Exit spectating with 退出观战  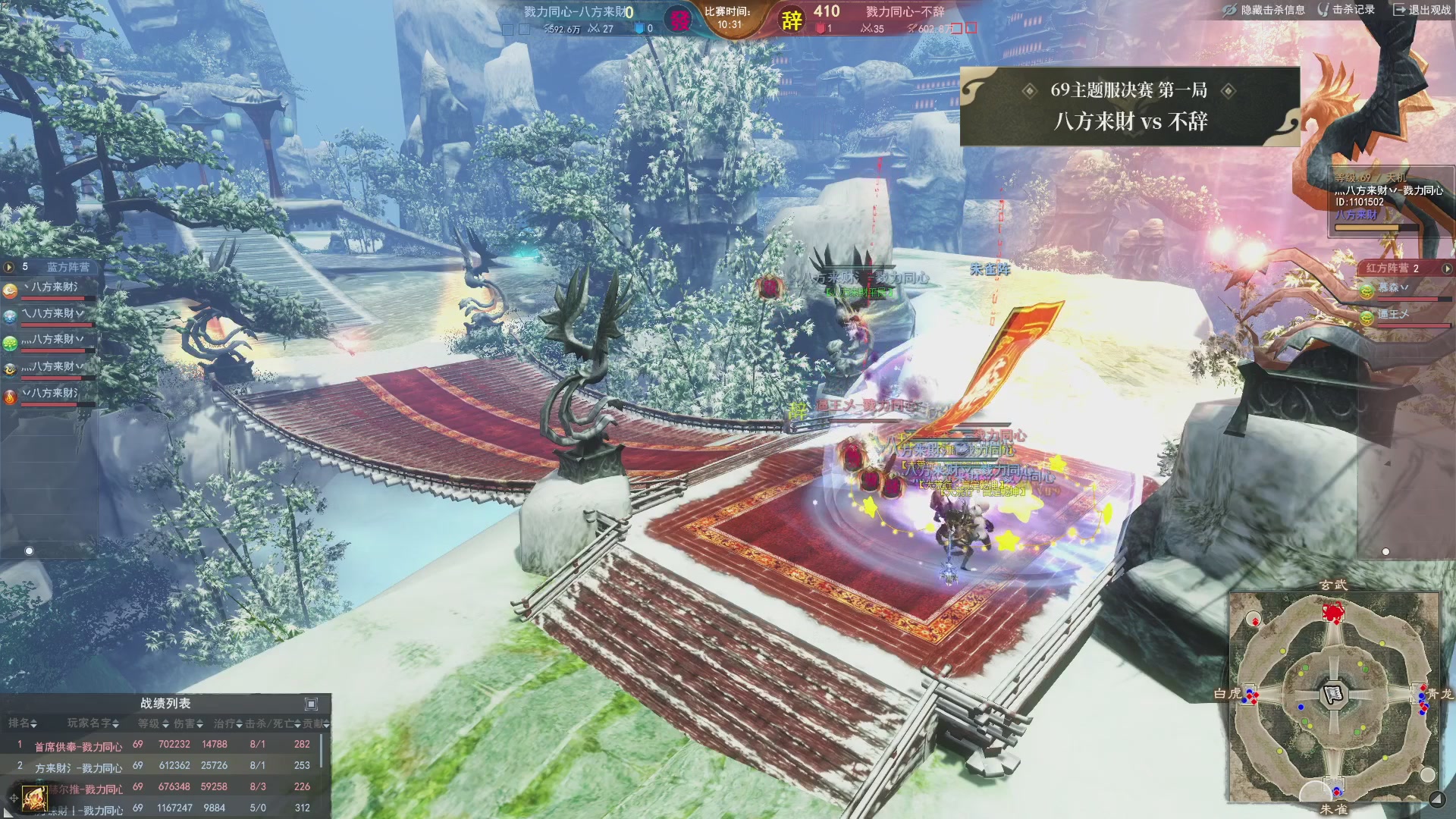1422,10
